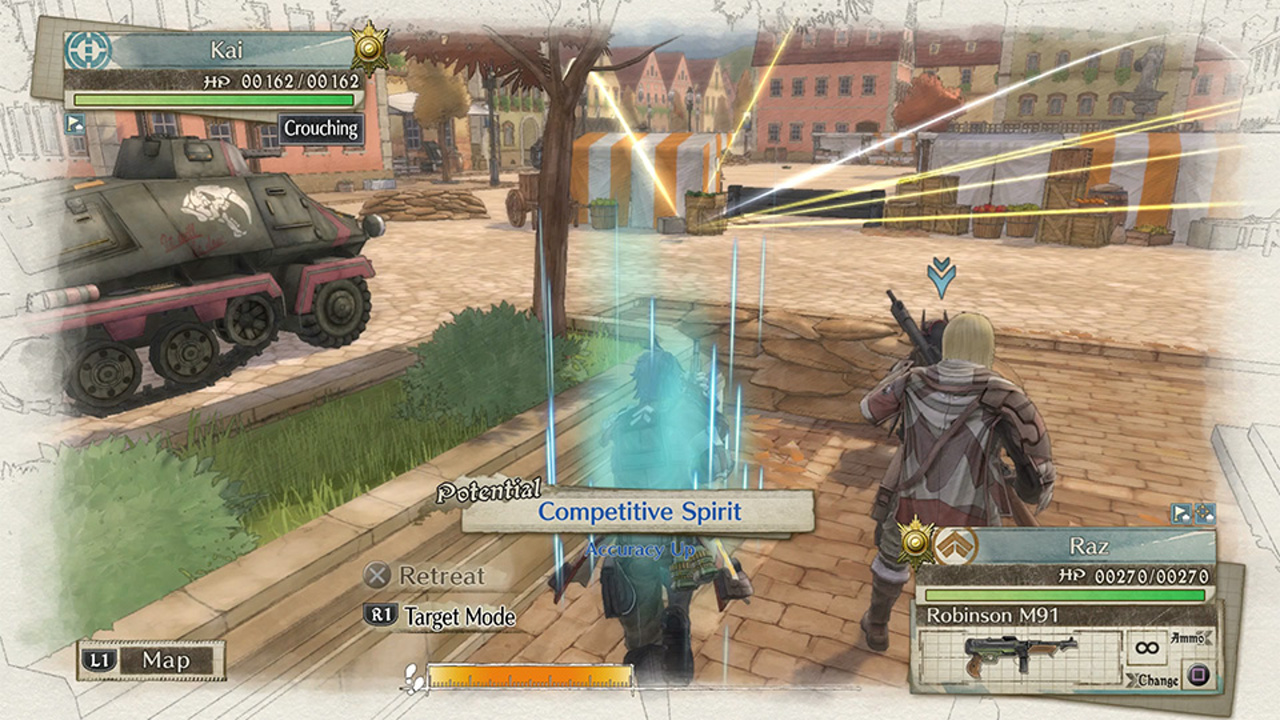Image resolution: width=1280 pixels, height=720 pixels.
Task: Open the Map
Action: click(x=151, y=660)
